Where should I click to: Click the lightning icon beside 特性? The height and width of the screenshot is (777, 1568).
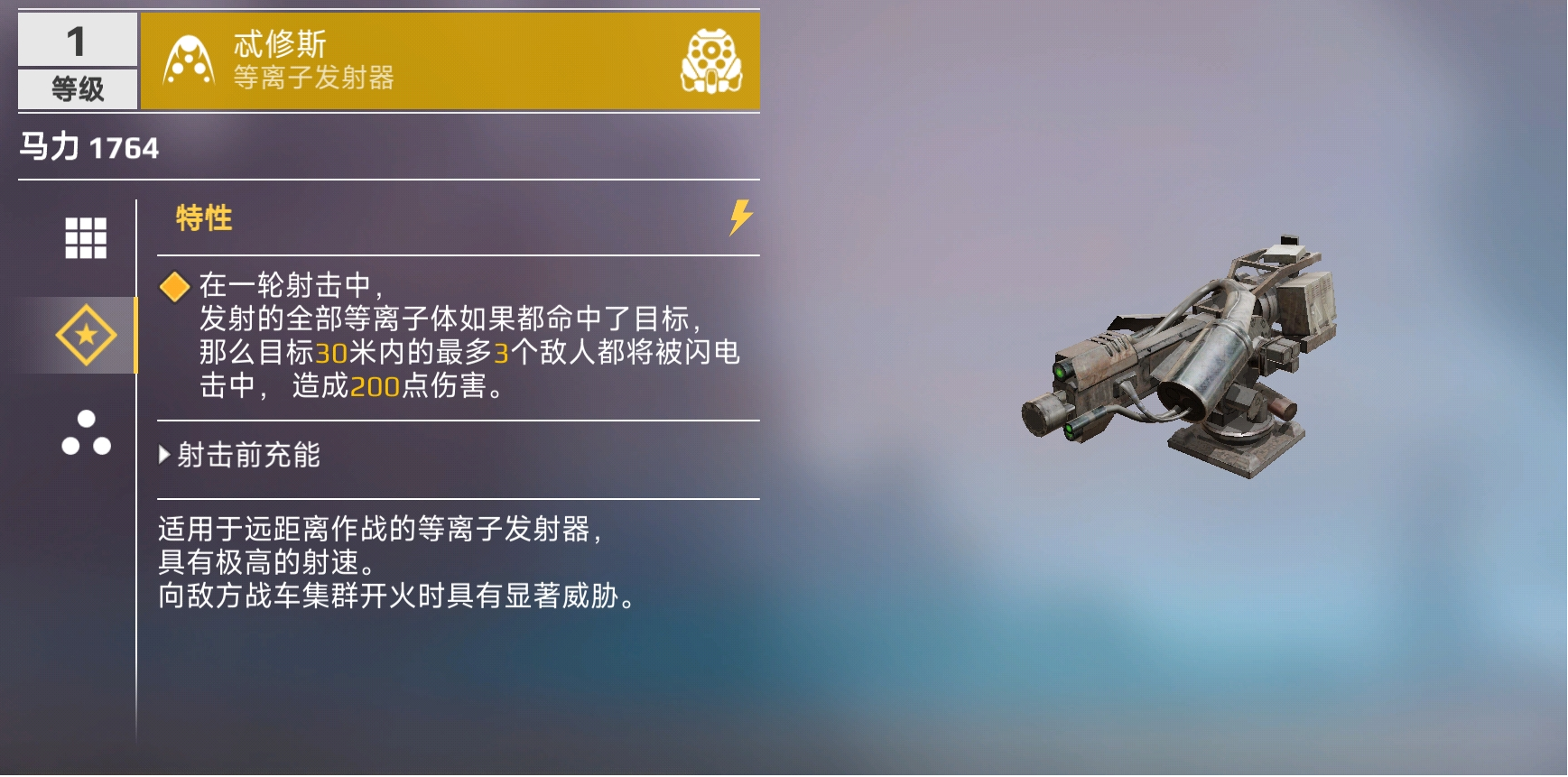click(x=738, y=217)
